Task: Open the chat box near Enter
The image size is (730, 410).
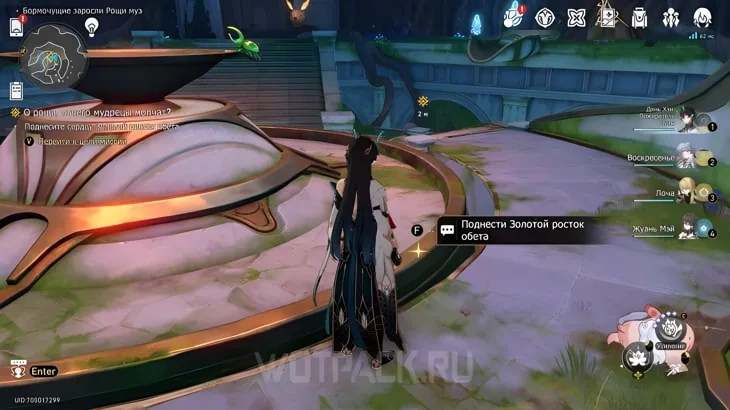Action: [x=18, y=370]
